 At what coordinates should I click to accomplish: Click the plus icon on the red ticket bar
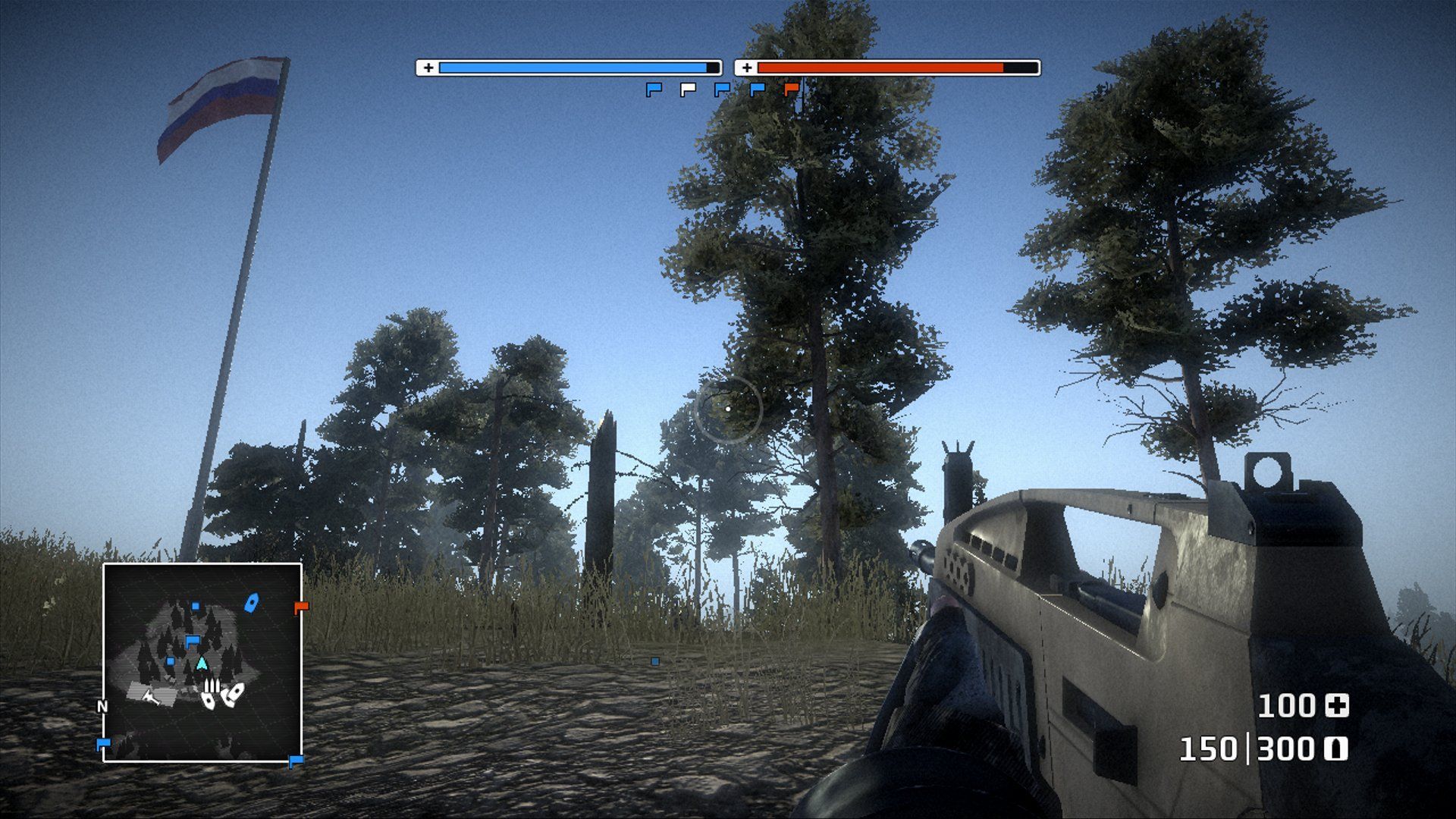748,67
